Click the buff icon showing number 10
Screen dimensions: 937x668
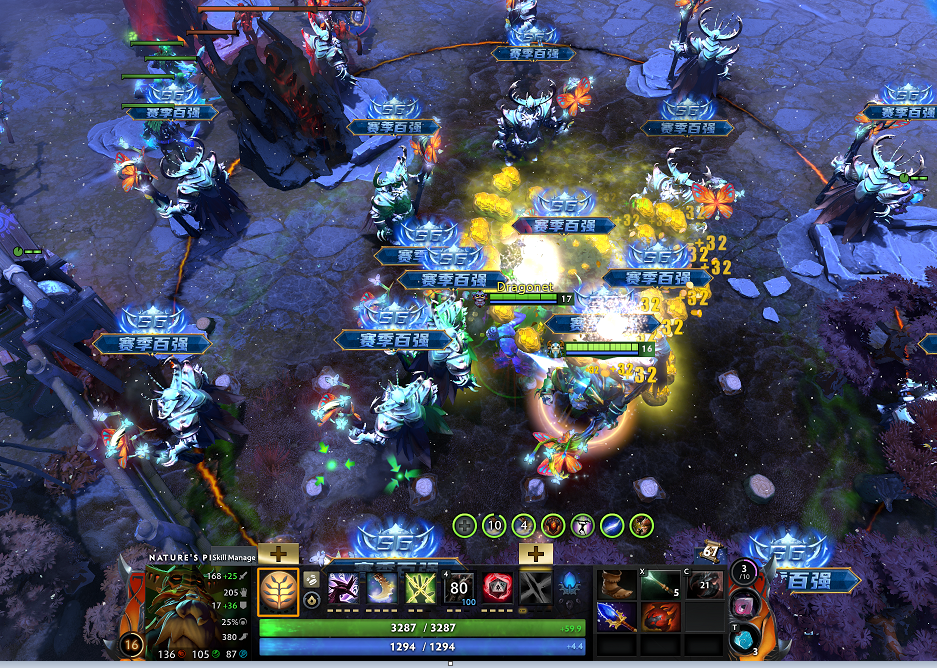[494, 525]
